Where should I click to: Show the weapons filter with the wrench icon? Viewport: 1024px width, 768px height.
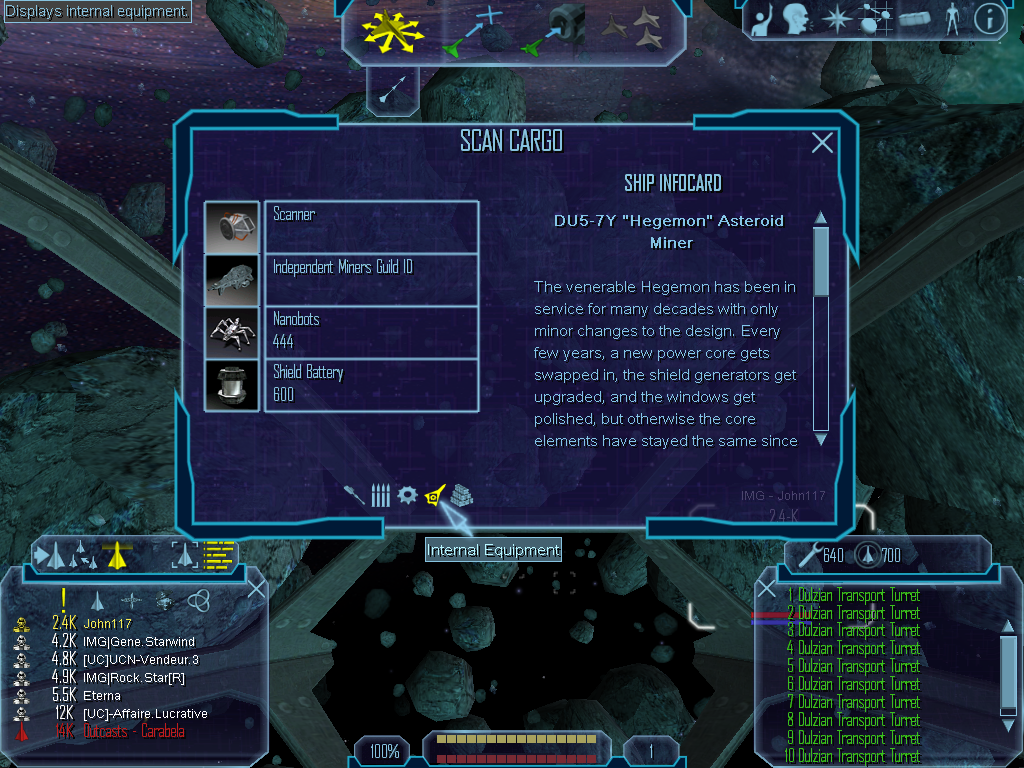click(354, 495)
